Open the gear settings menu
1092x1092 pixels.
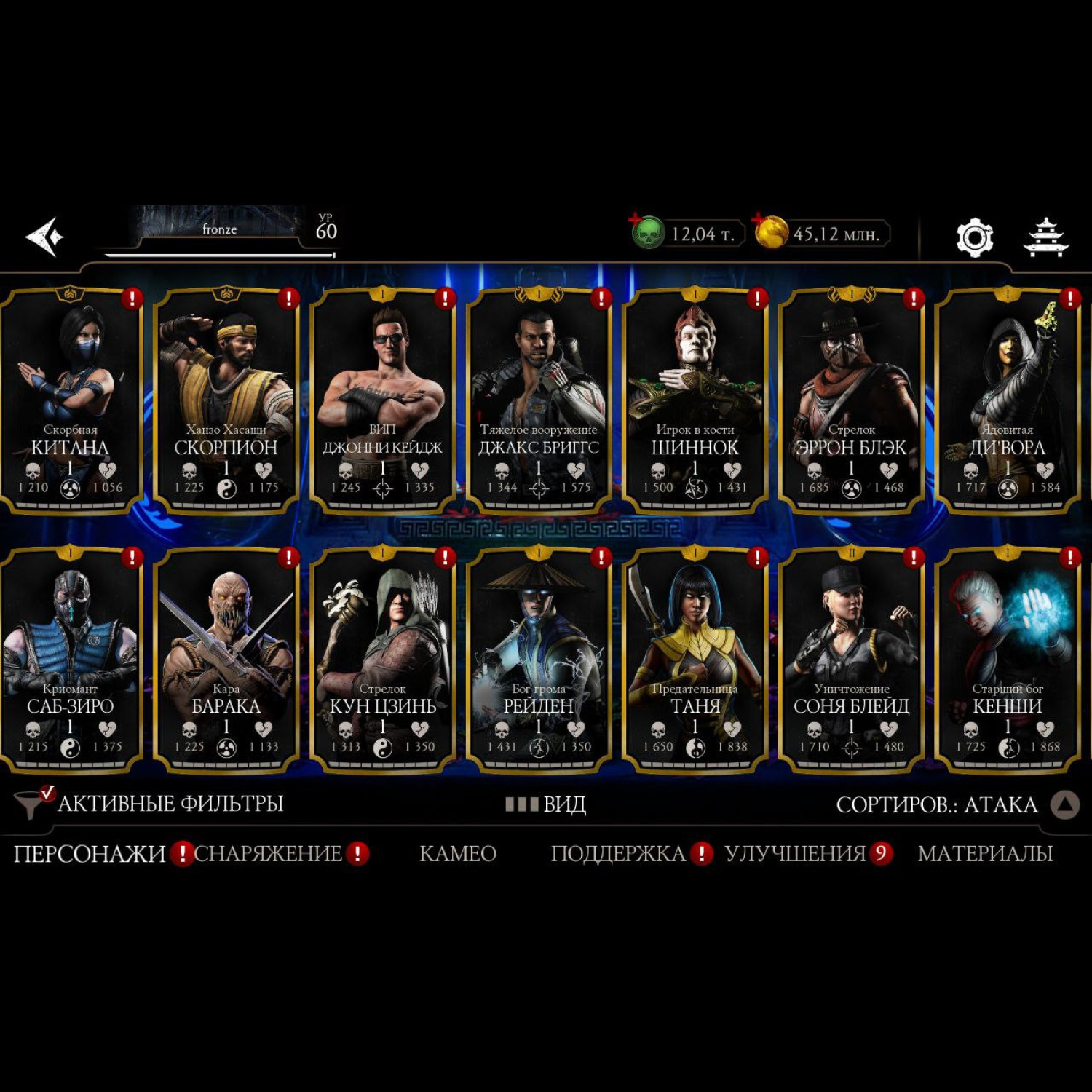tap(974, 237)
